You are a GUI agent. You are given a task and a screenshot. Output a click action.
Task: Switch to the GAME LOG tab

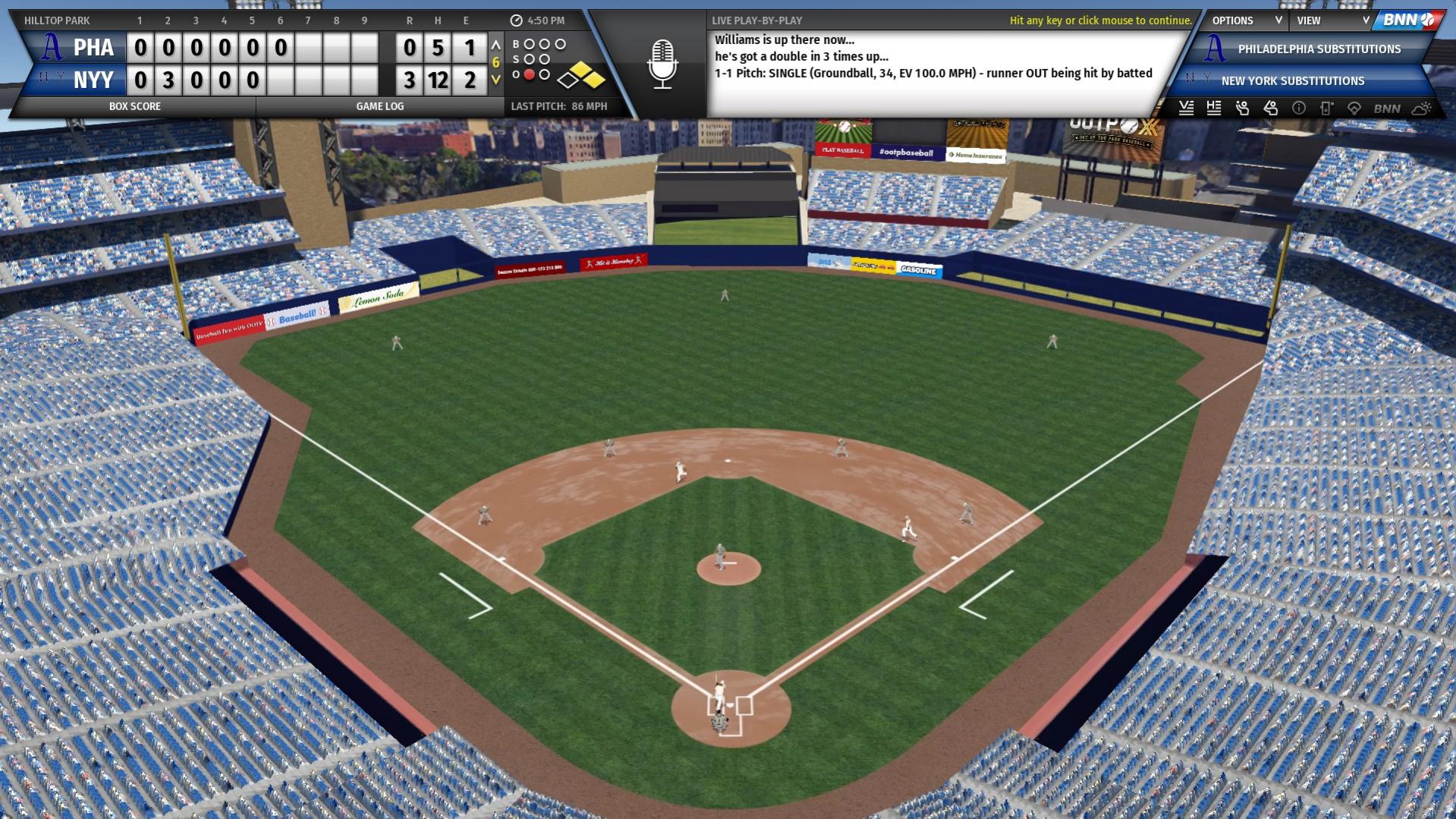[379, 106]
